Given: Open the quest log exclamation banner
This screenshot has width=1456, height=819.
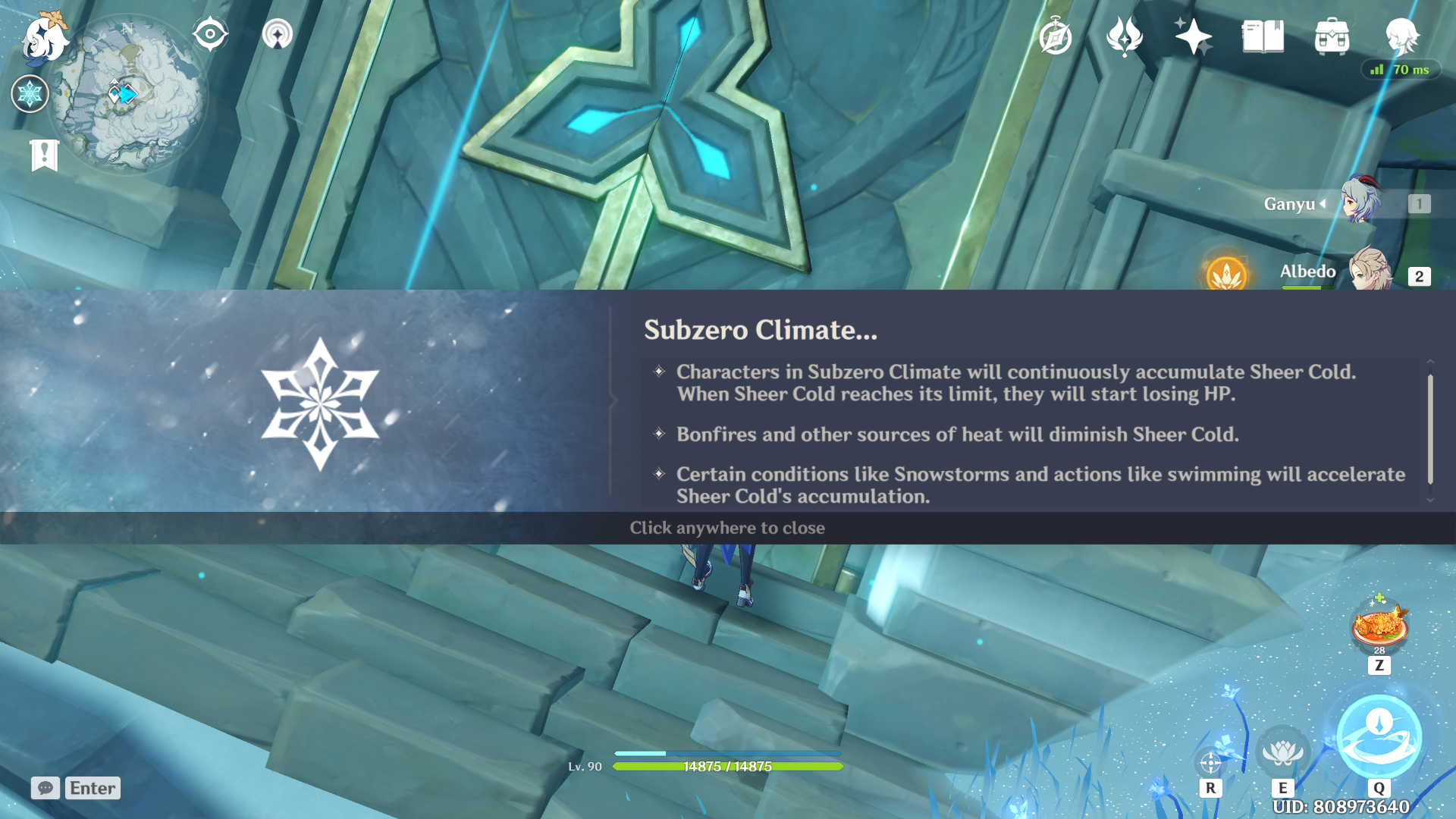Looking at the screenshot, I should [45, 155].
